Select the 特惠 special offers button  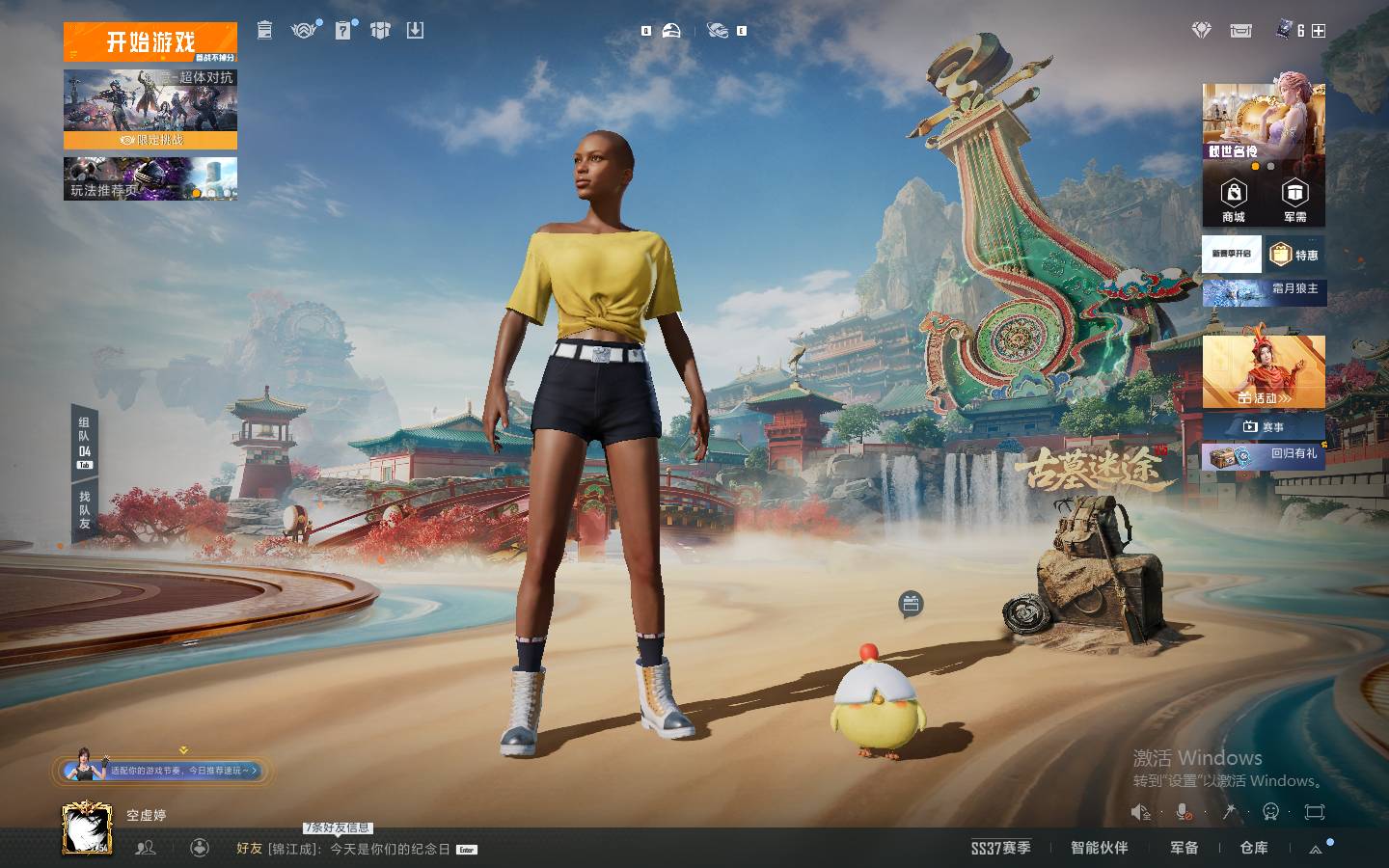pyautogui.click(x=1295, y=255)
